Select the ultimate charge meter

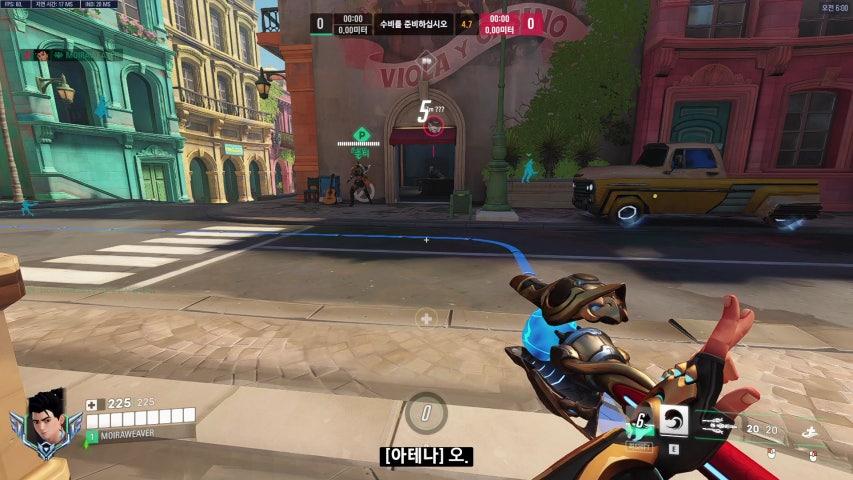pyautogui.click(x=426, y=412)
